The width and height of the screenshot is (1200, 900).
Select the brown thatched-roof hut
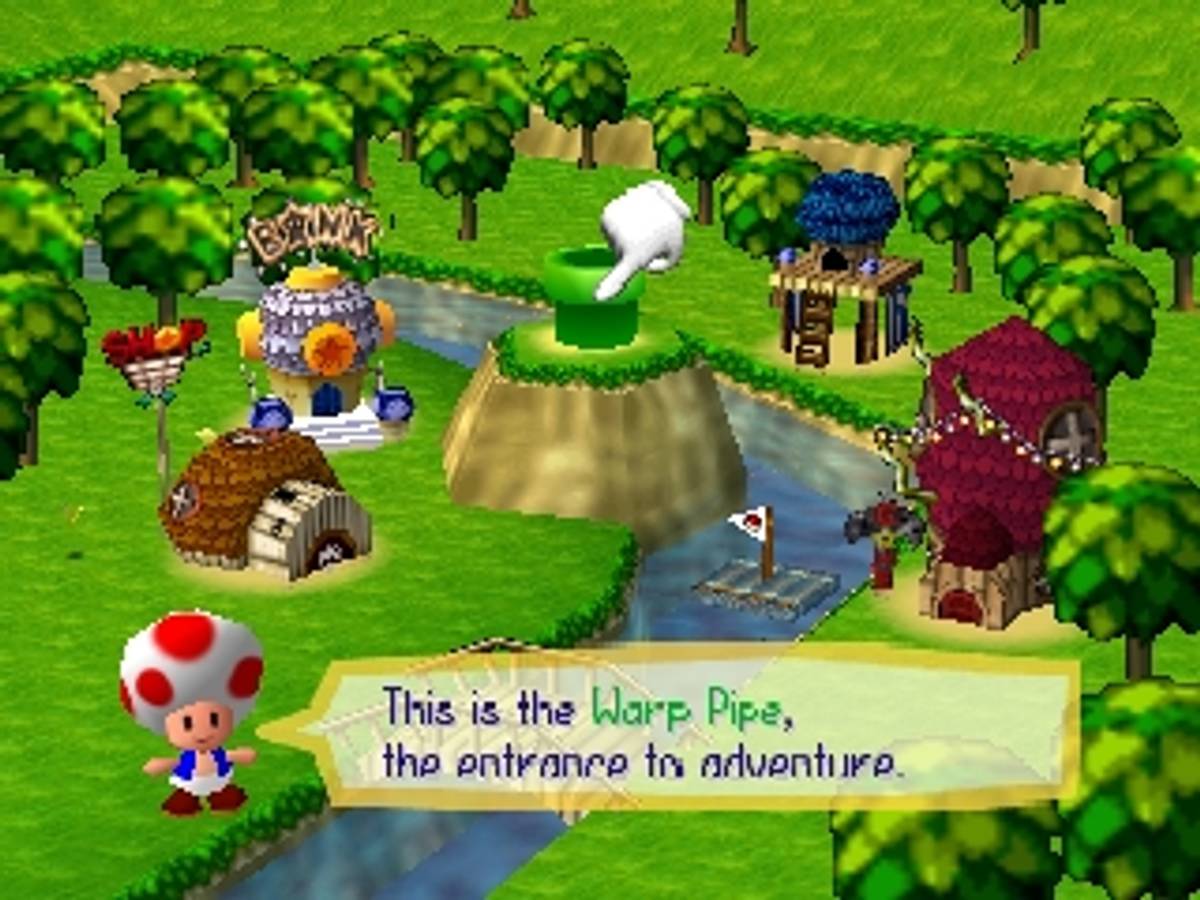click(x=262, y=505)
